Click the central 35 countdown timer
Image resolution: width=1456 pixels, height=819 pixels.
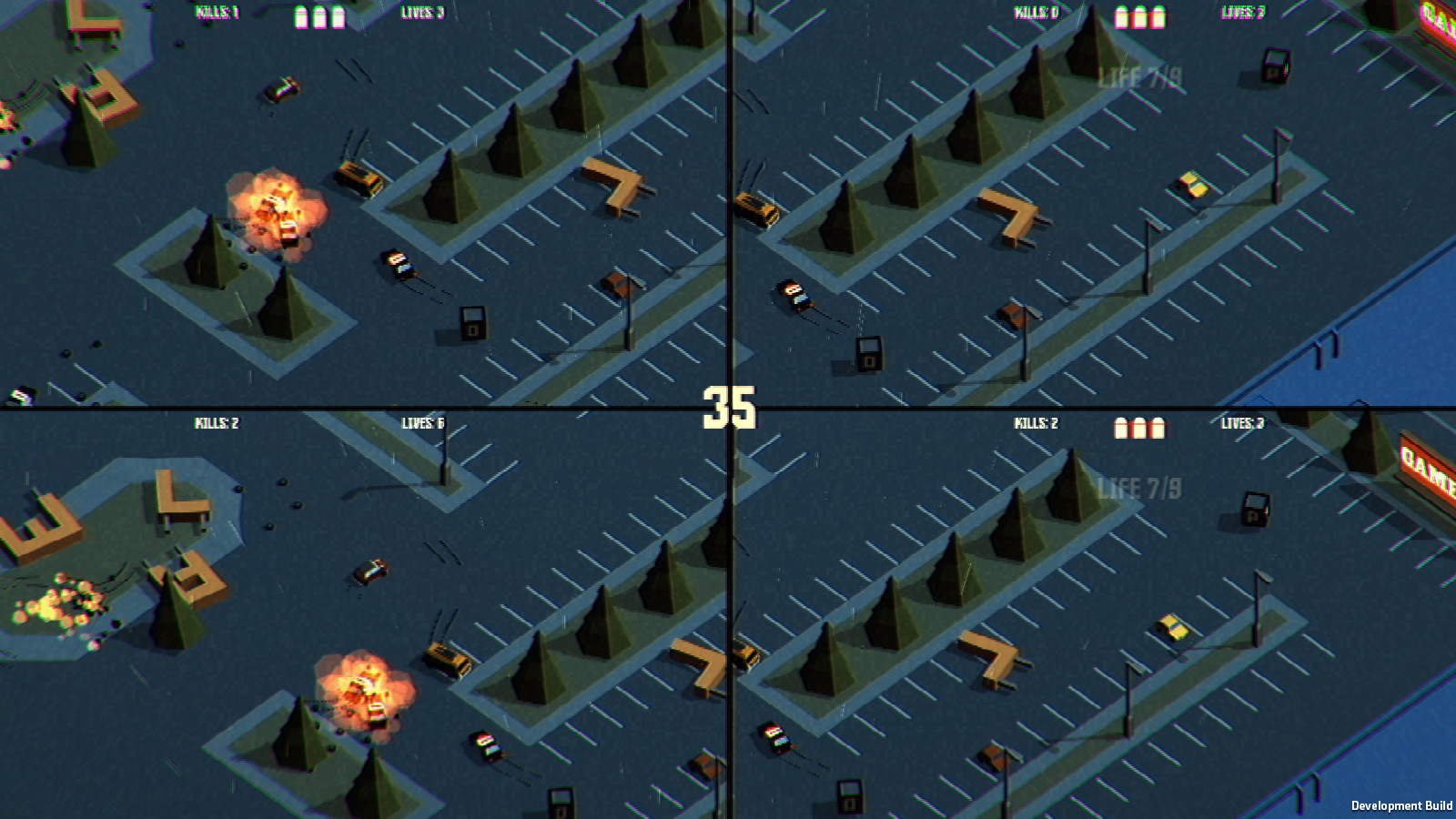point(728,406)
